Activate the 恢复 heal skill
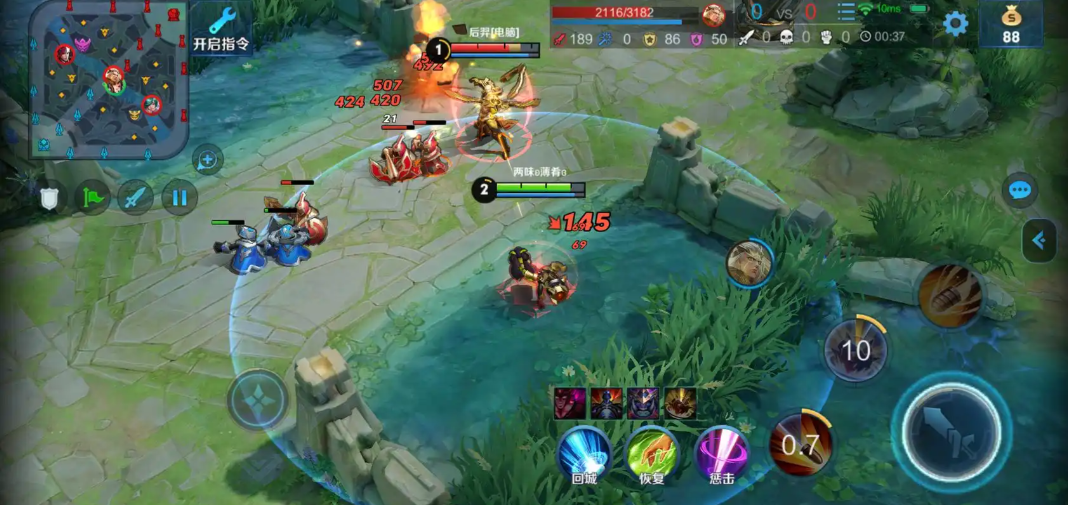 pyautogui.click(x=652, y=455)
